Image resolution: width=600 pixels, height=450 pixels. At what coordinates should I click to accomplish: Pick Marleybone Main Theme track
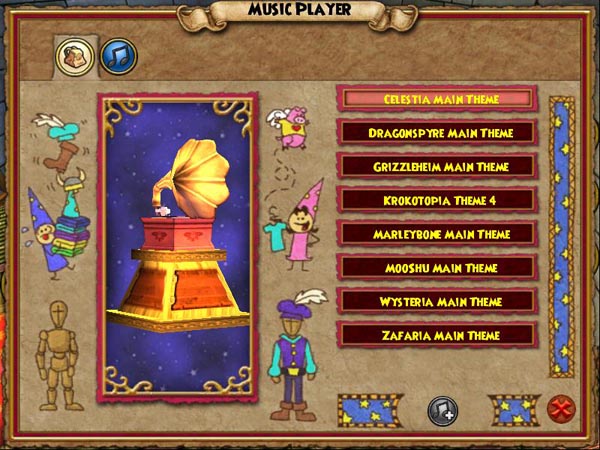(440, 234)
